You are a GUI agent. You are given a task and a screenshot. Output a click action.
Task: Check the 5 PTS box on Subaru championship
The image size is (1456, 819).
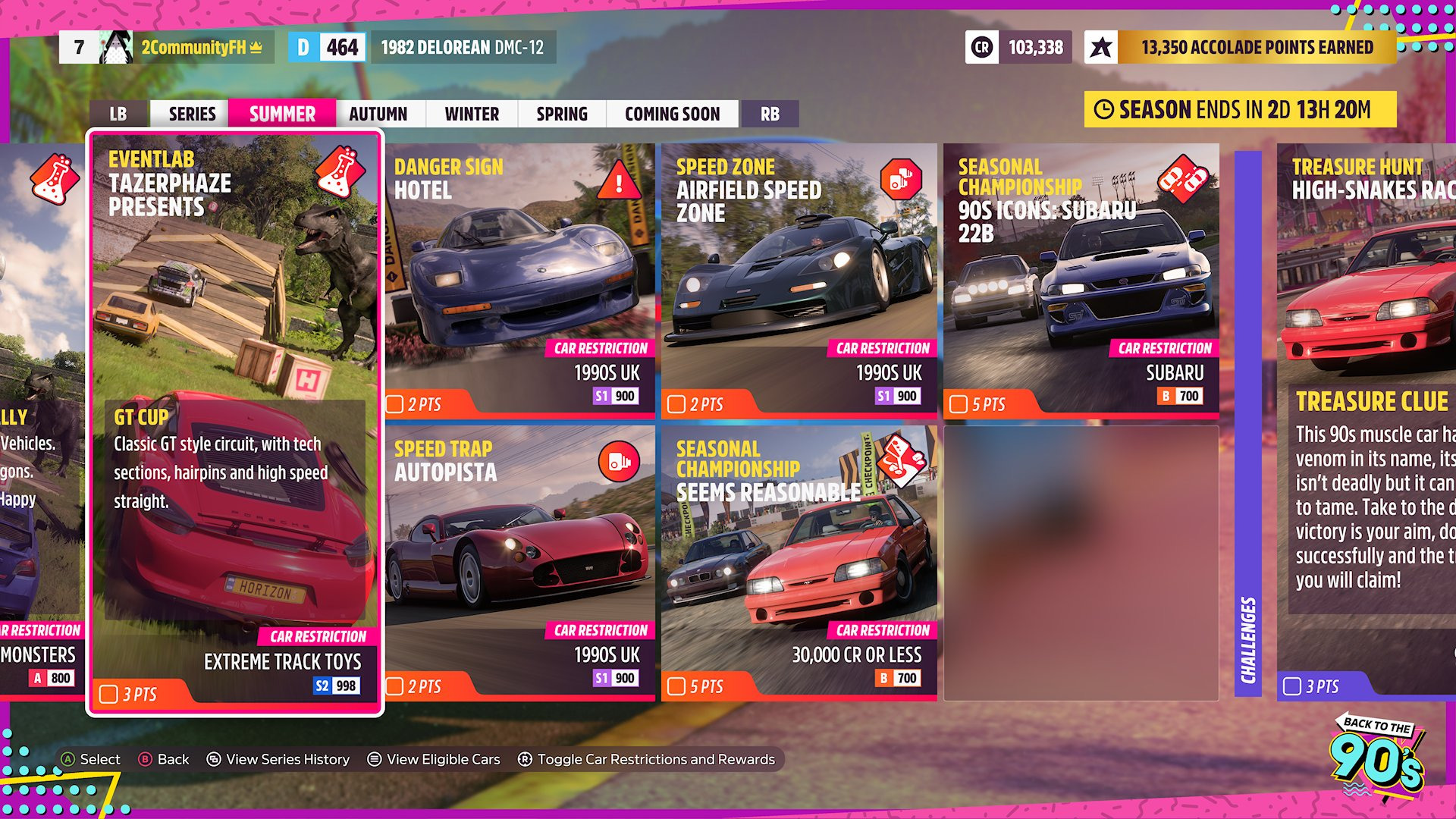coord(960,404)
